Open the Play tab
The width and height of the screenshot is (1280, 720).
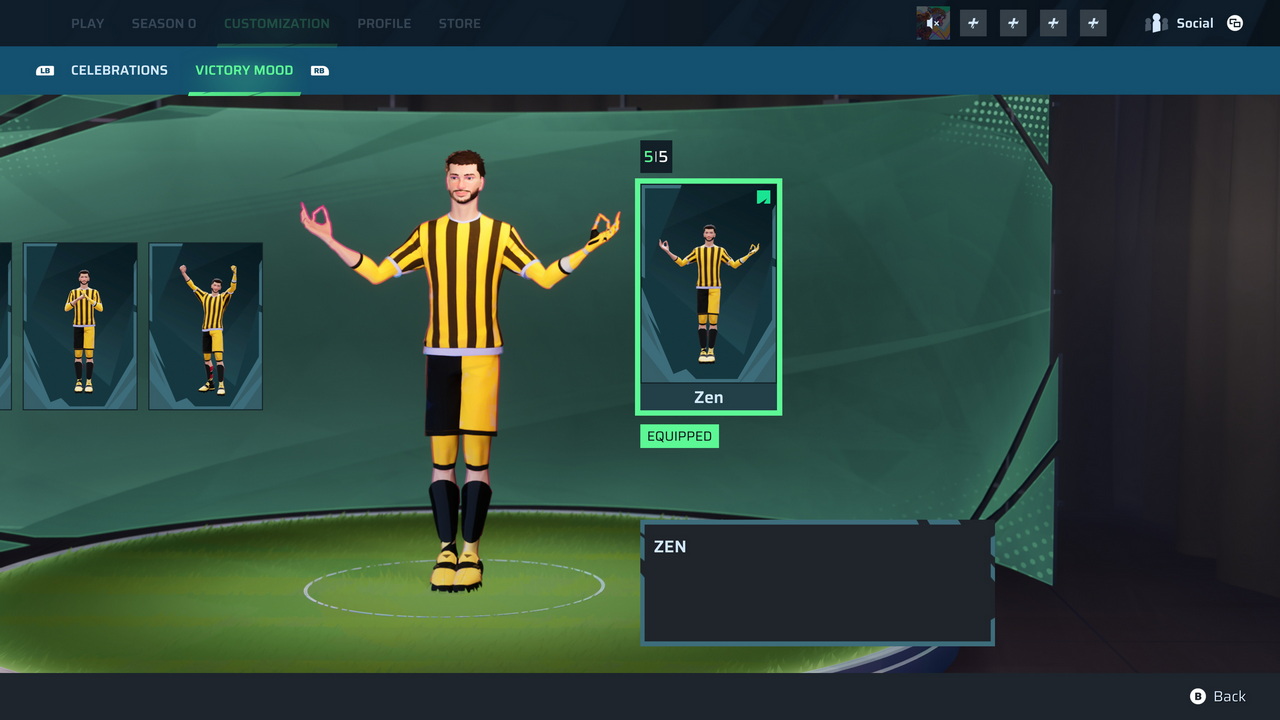point(87,23)
